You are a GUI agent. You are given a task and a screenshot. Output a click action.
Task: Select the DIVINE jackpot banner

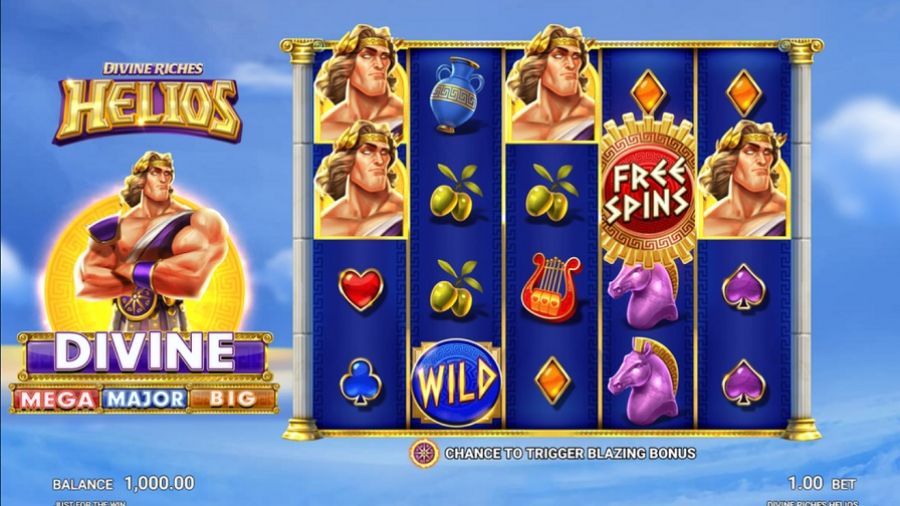click(x=144, y=353)
